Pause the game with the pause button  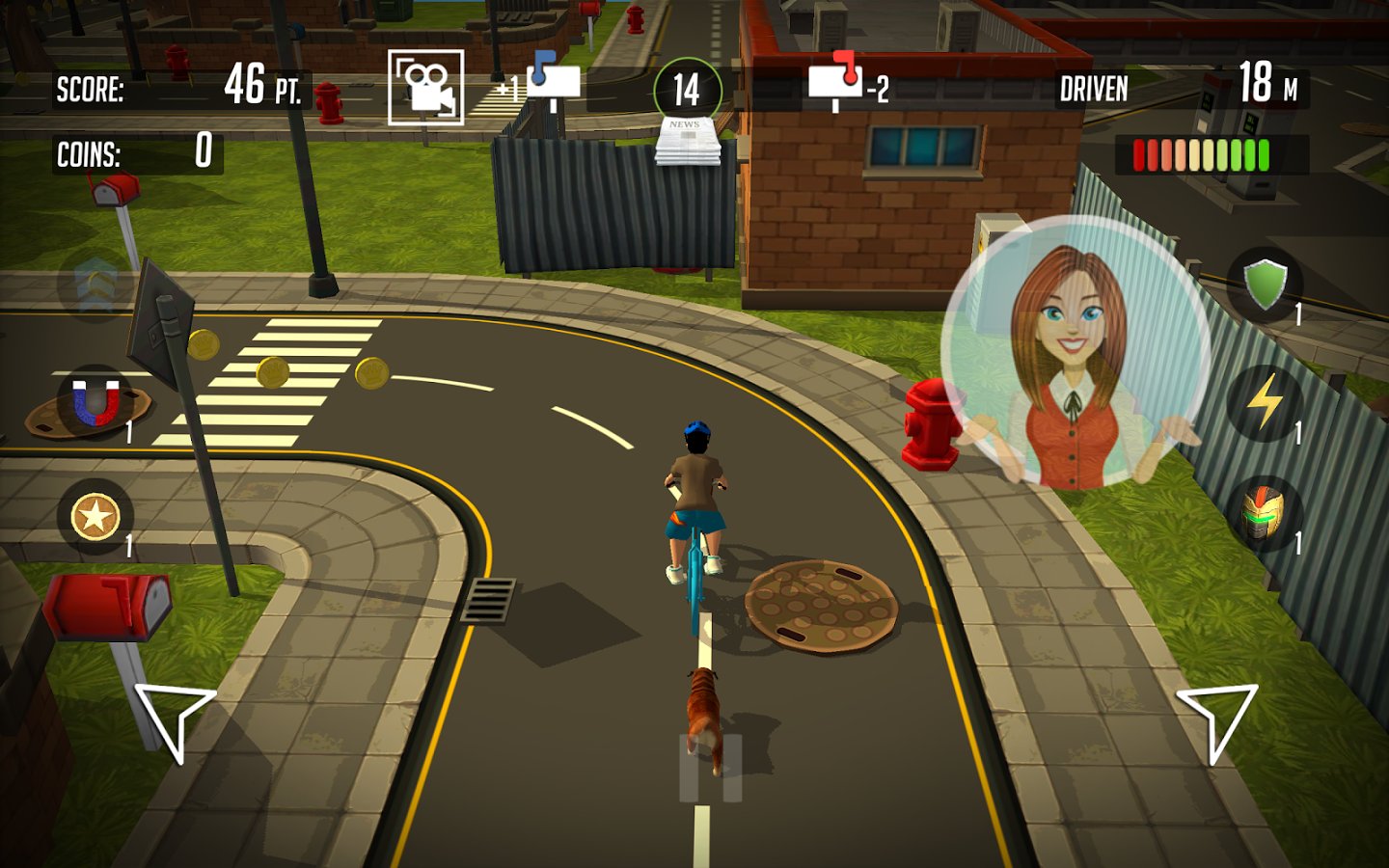pyautogui.click(x=711, y=768)
